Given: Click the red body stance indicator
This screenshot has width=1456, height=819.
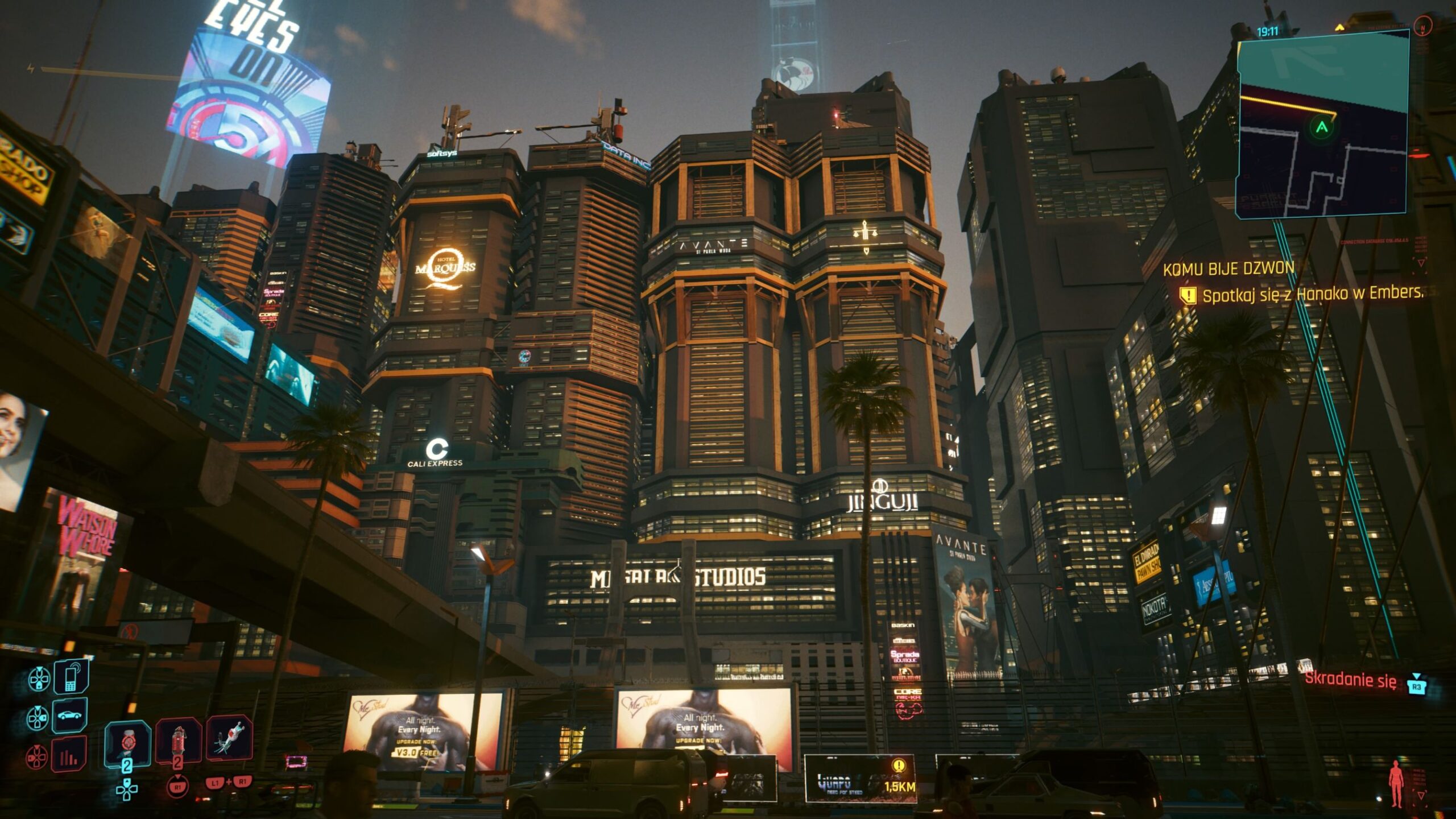Looking at the screenshot, I should pos(1396,784).
